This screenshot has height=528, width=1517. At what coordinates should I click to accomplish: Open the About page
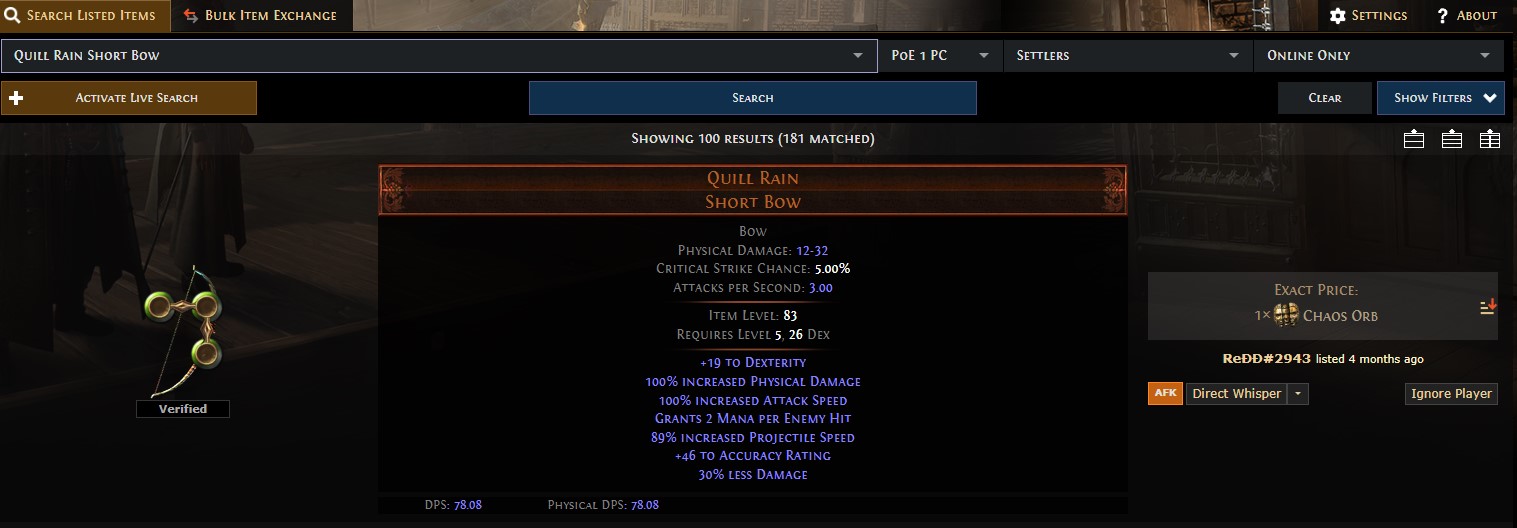(1467, 16)
